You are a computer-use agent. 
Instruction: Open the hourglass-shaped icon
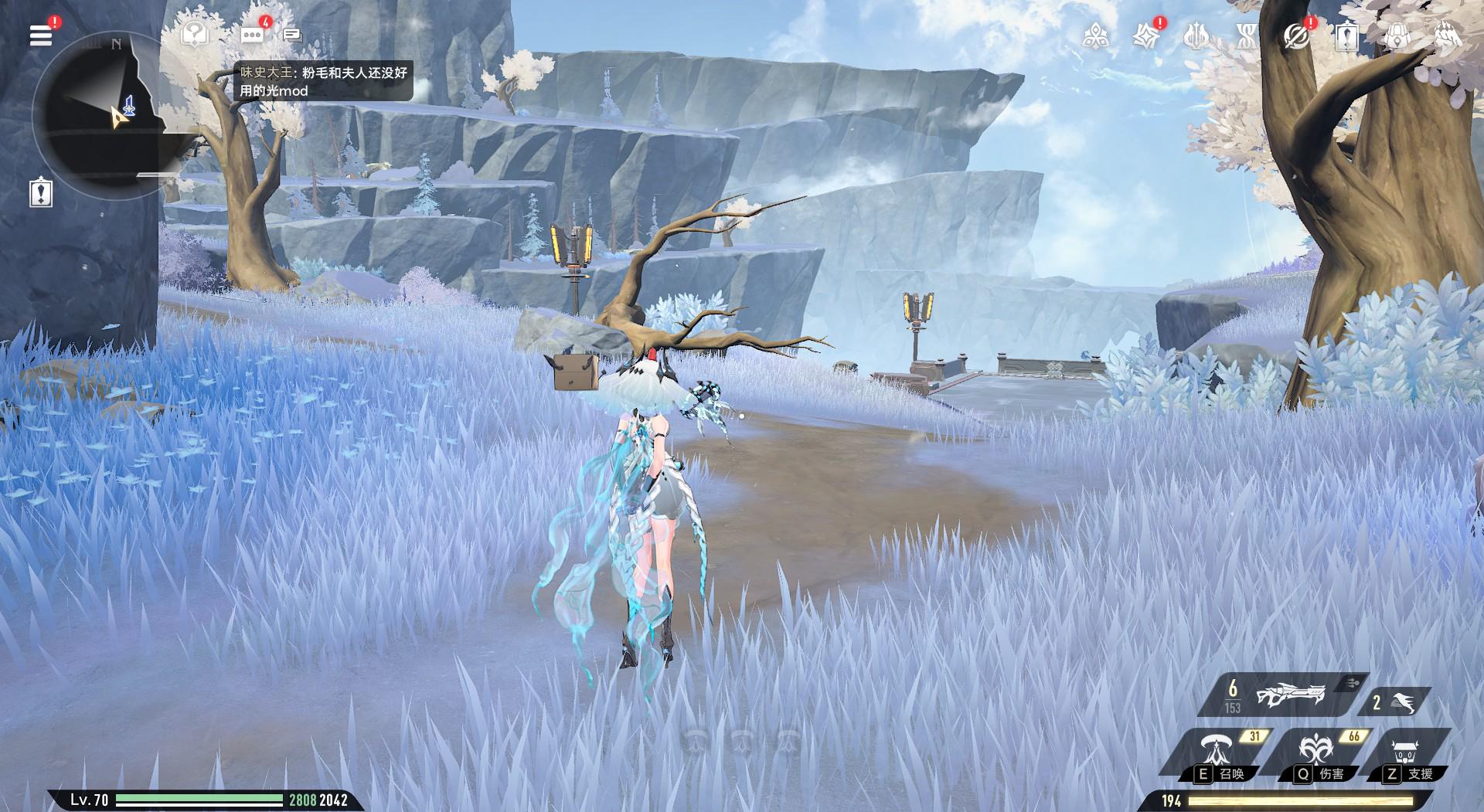[1246, 36]
